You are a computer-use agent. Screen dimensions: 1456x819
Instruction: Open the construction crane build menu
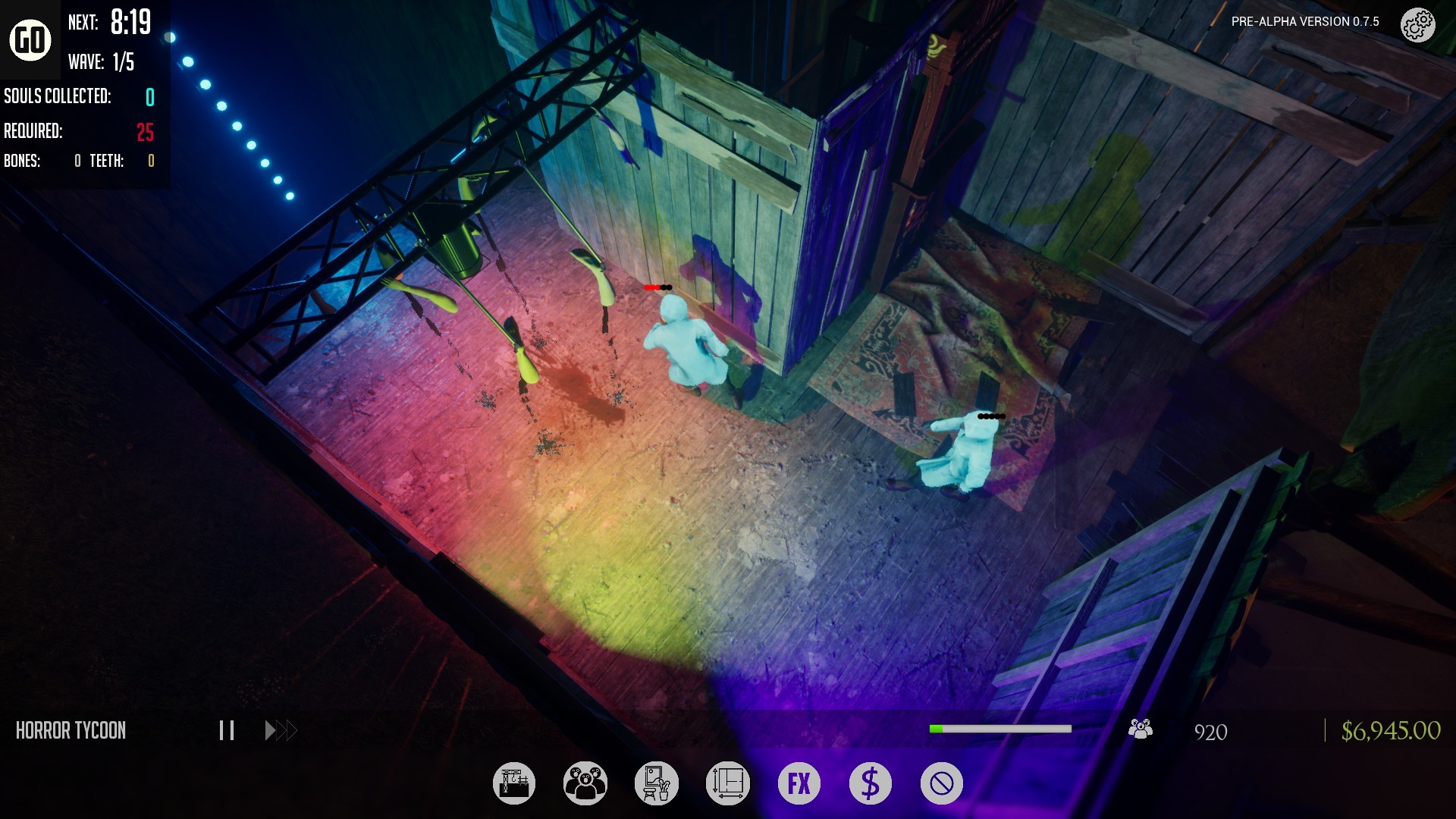[x=514, y=783]
